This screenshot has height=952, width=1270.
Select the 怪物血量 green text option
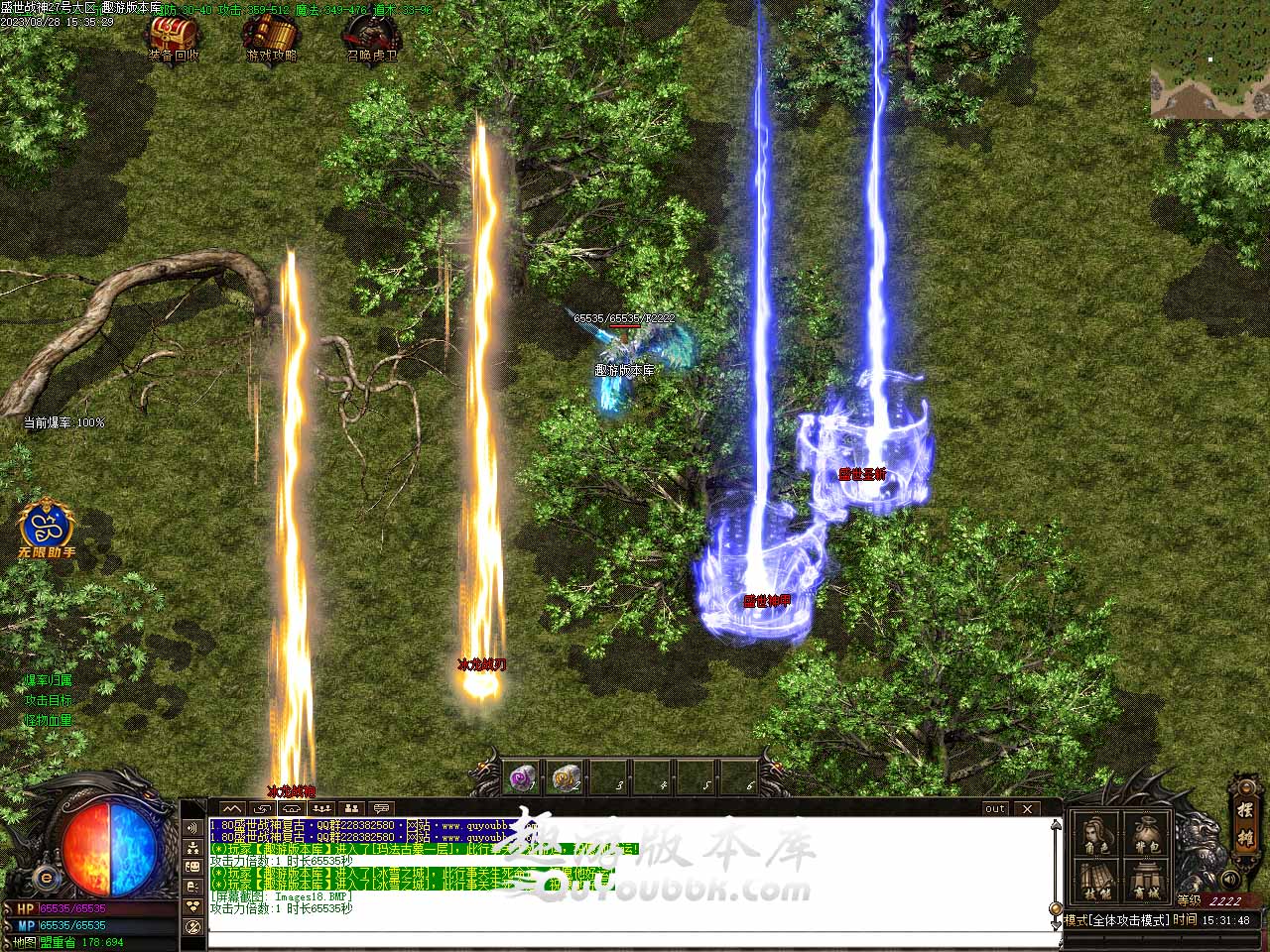tap(49, 720)
